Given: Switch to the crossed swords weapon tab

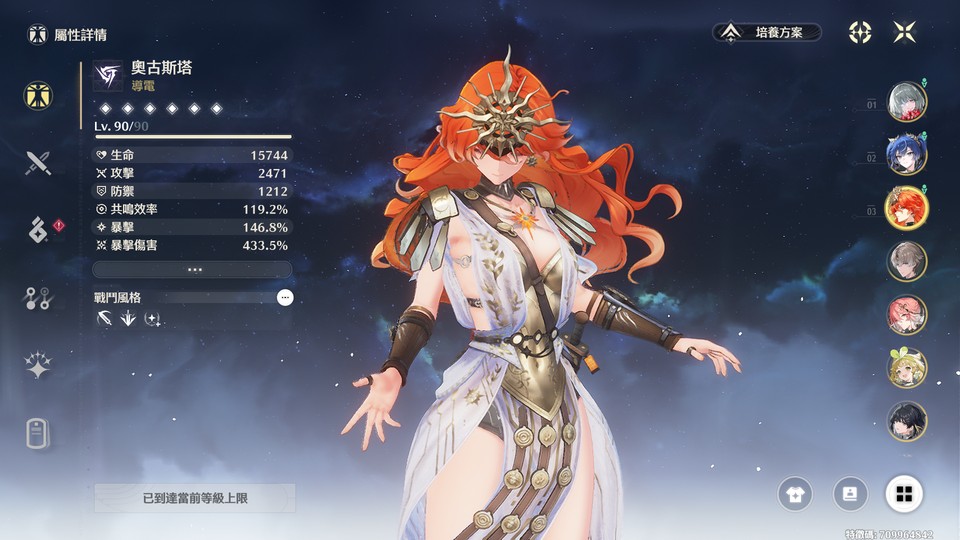Looking at the screenshot, I should [x=38, y=162].
